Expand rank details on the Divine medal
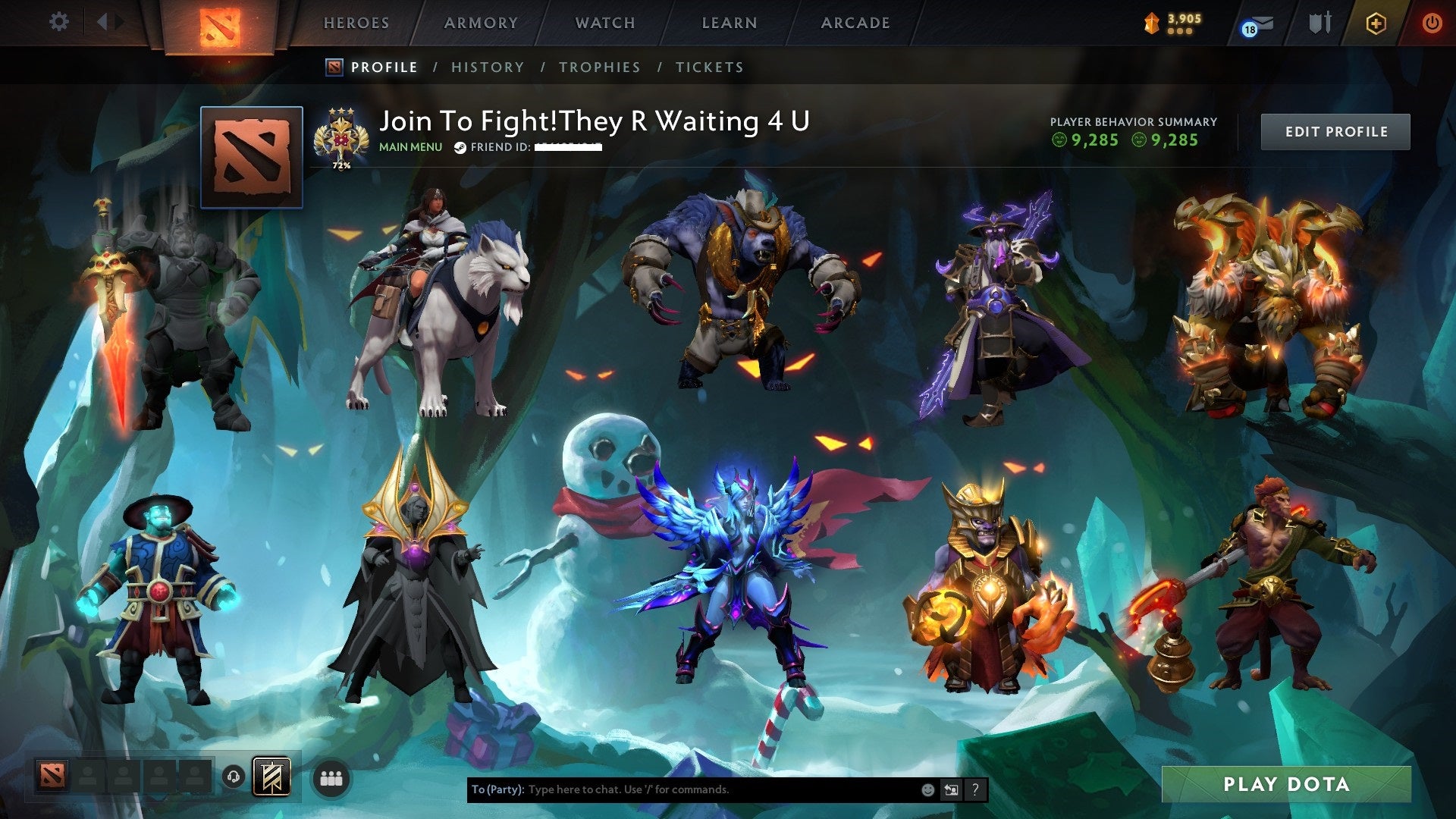Viewport: 1456px width, 819px height. click(x=342, y=135)
